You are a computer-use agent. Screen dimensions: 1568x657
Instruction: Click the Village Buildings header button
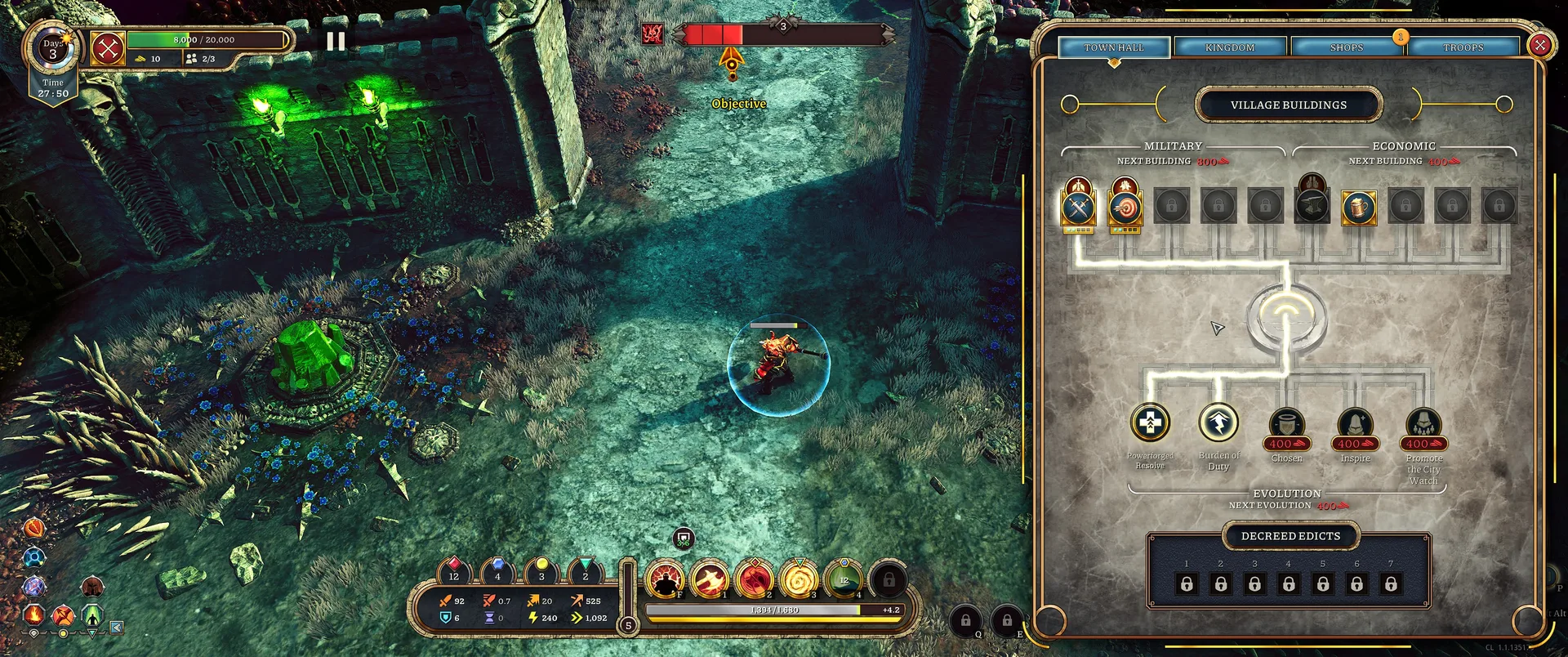click(1289, 105)
